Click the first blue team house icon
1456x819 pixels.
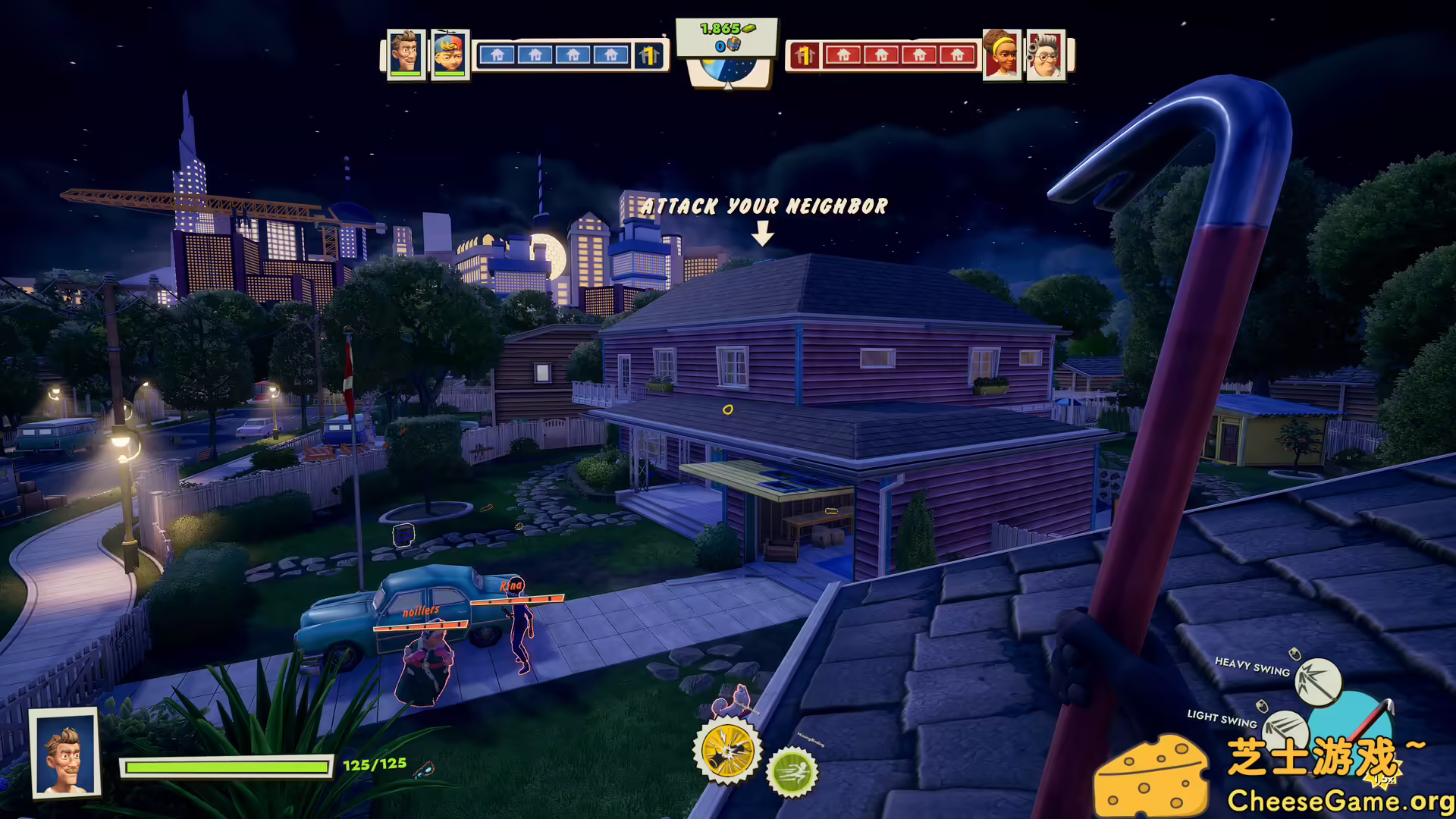click(x=499, y=54)
